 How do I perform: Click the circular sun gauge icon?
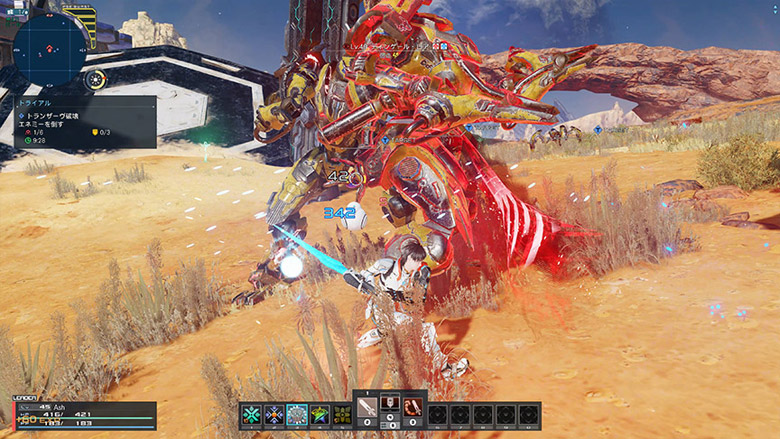(95, 80)
